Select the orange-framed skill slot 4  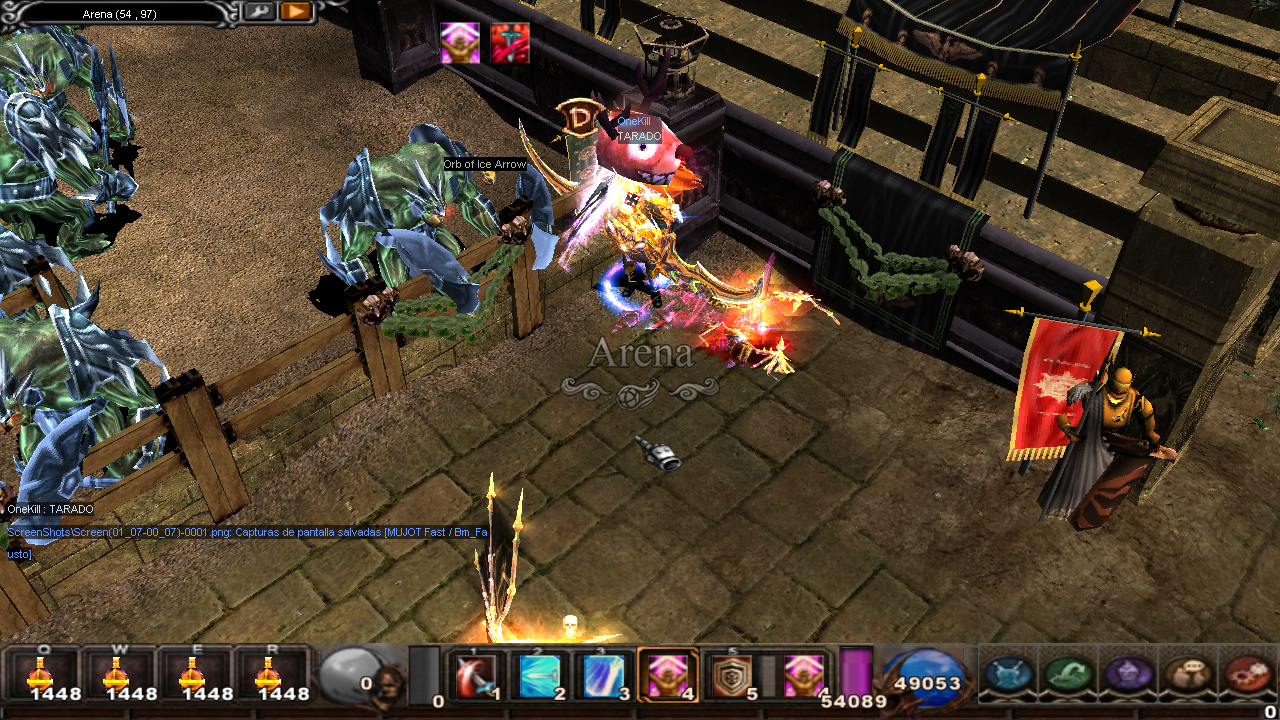[667, 676]
